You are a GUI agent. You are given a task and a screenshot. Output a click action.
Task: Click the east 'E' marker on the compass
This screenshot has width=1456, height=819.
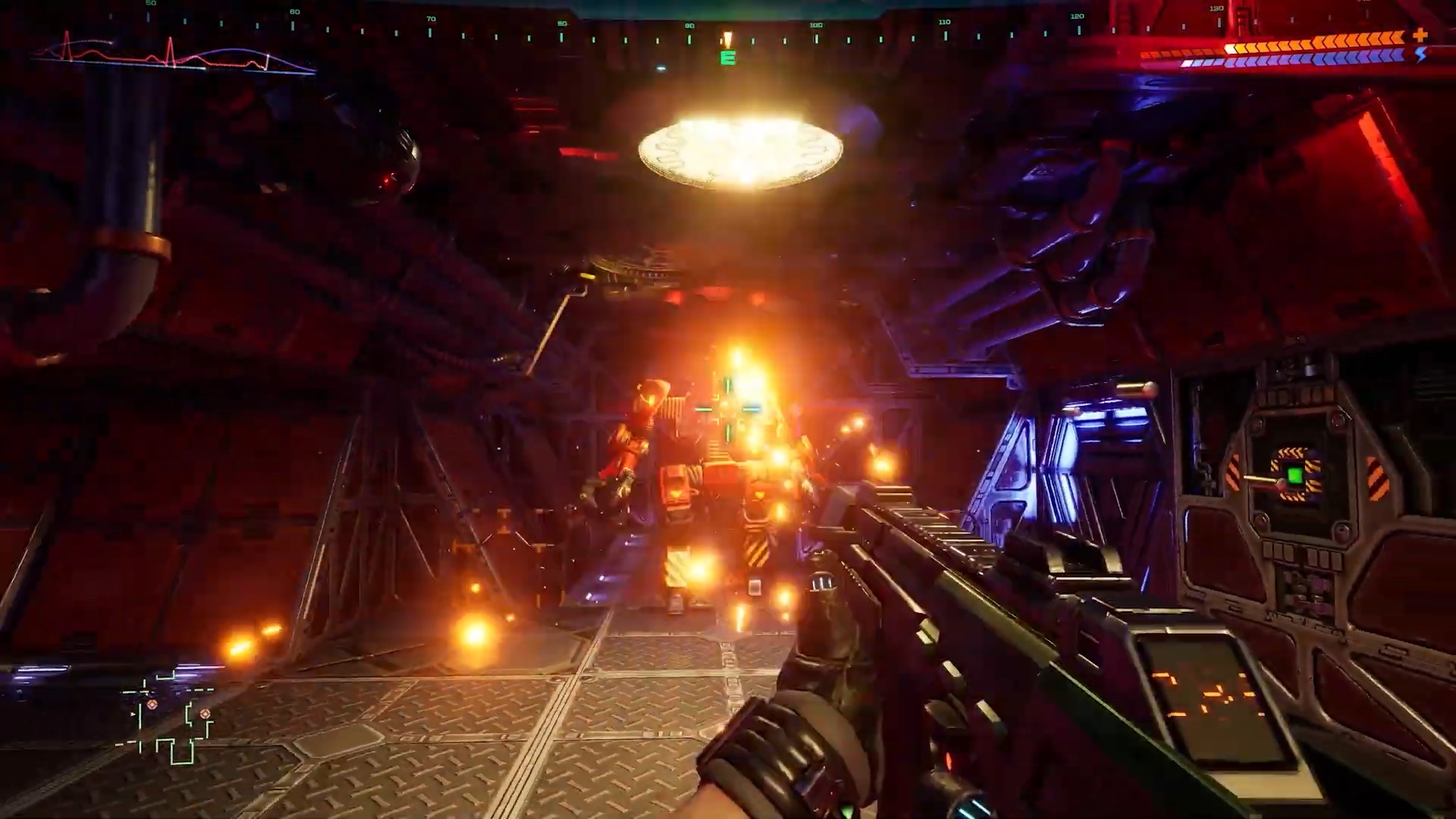(727, 58)
